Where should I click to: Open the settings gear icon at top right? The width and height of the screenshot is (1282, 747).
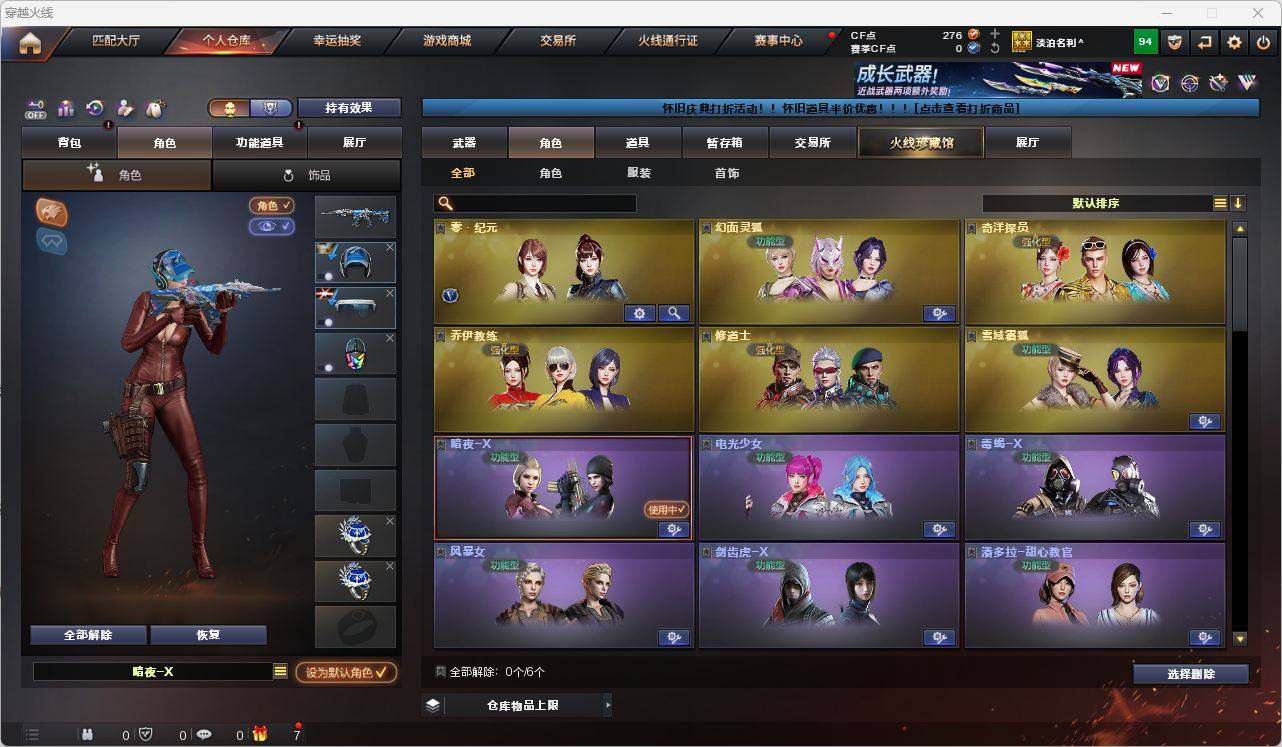1233,42
